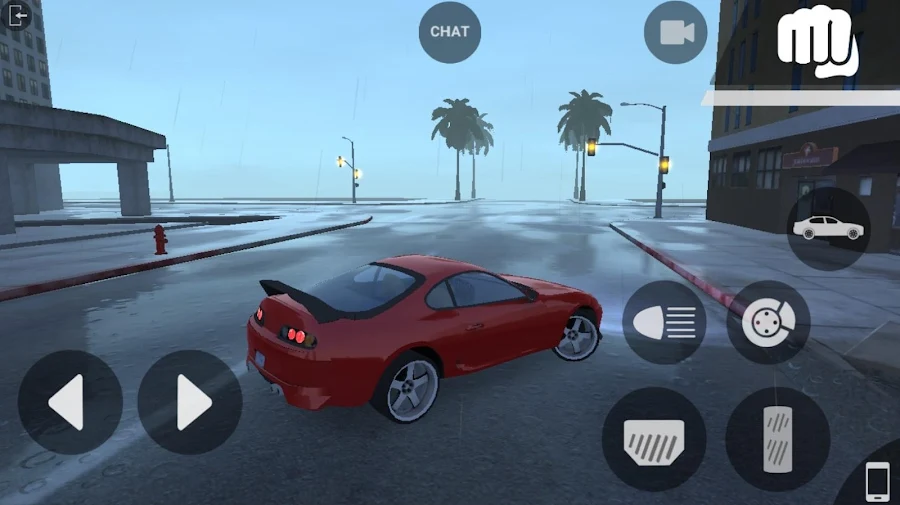900x505 pixels.
Task: Switch the camera view with the video camera icon
Action: (676, 32)
